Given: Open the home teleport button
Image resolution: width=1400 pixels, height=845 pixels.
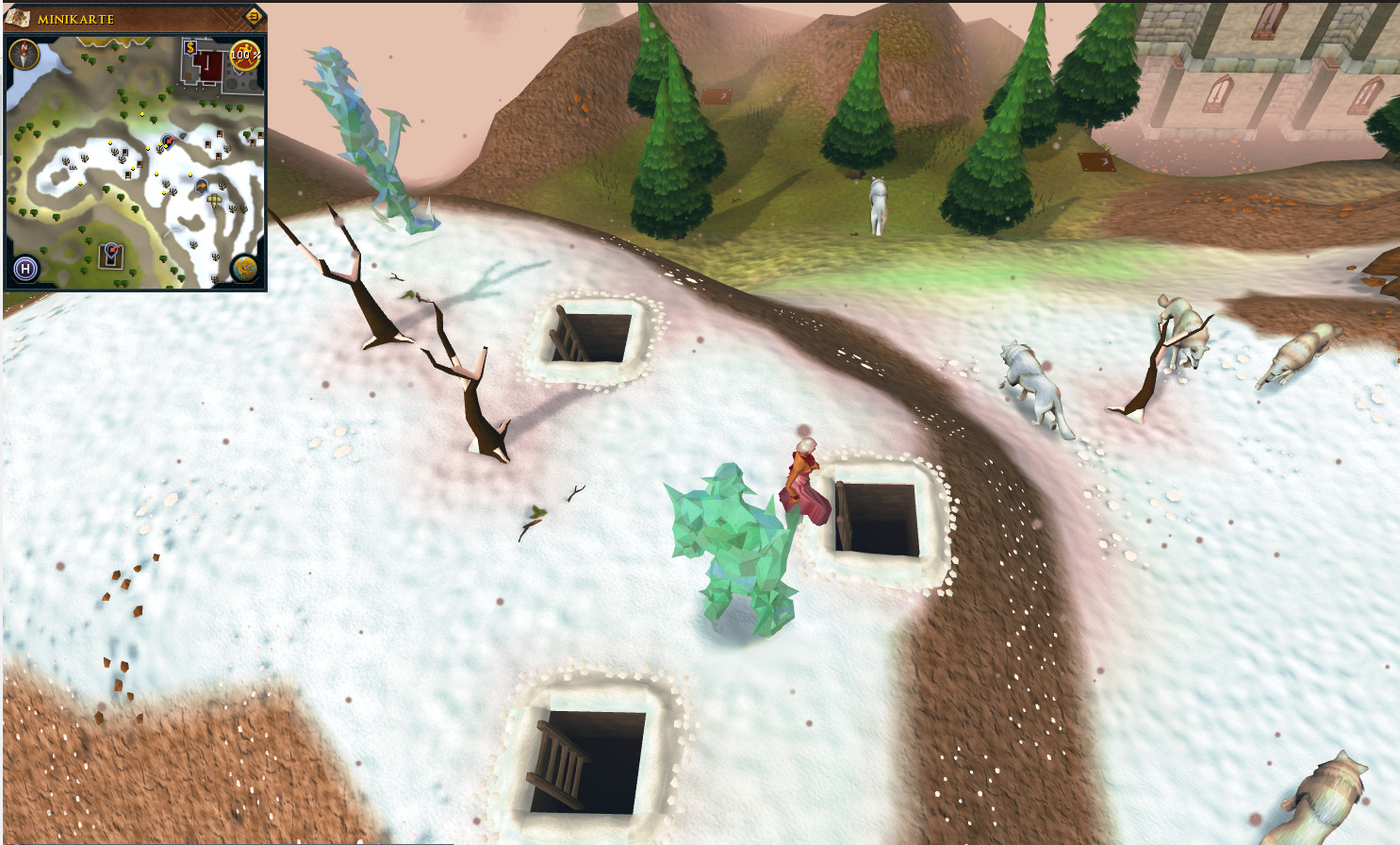Looking at the screenshot, I should [x=25, y=269].
